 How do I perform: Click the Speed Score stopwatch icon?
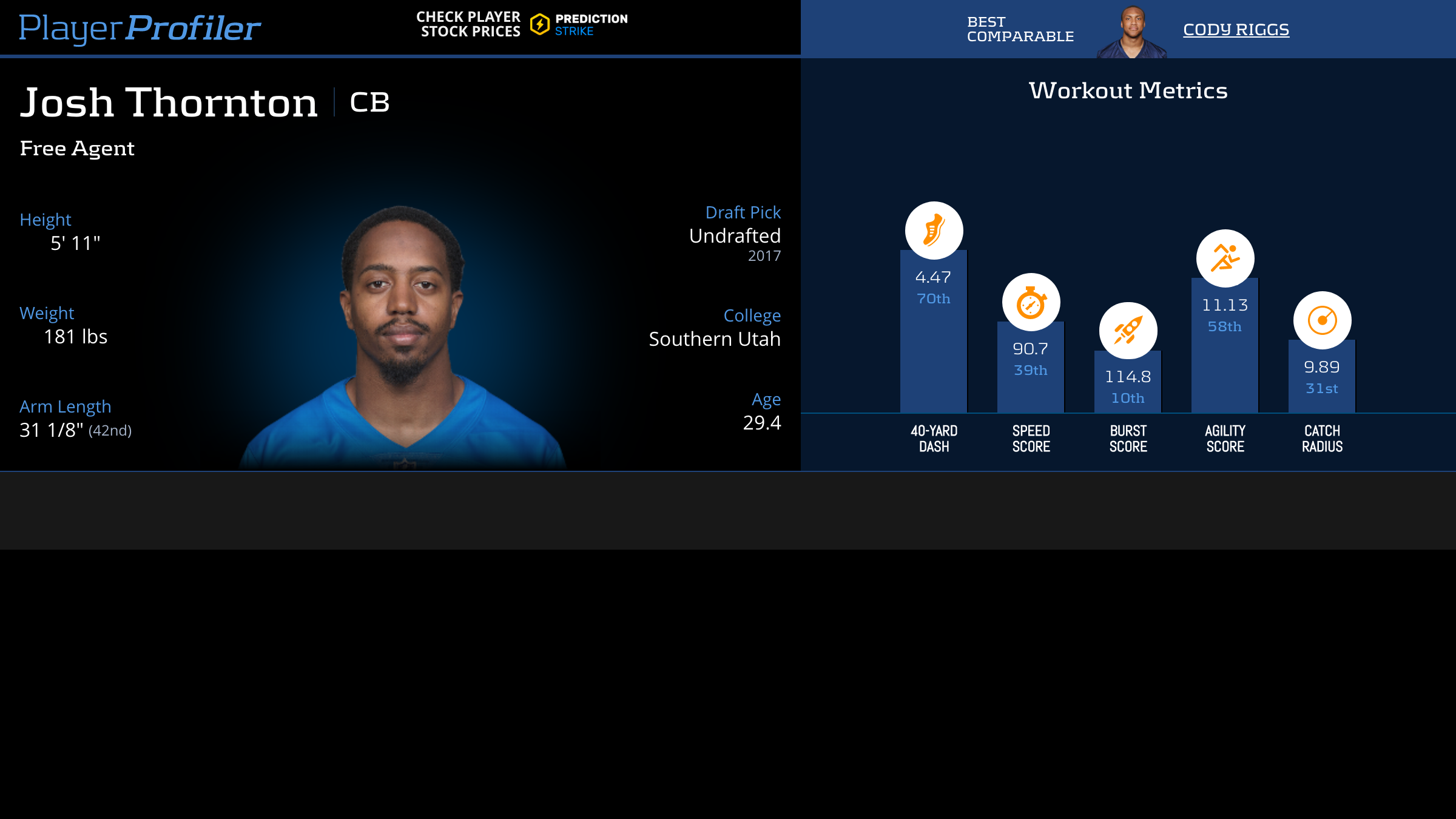(x=1031, y=302)
